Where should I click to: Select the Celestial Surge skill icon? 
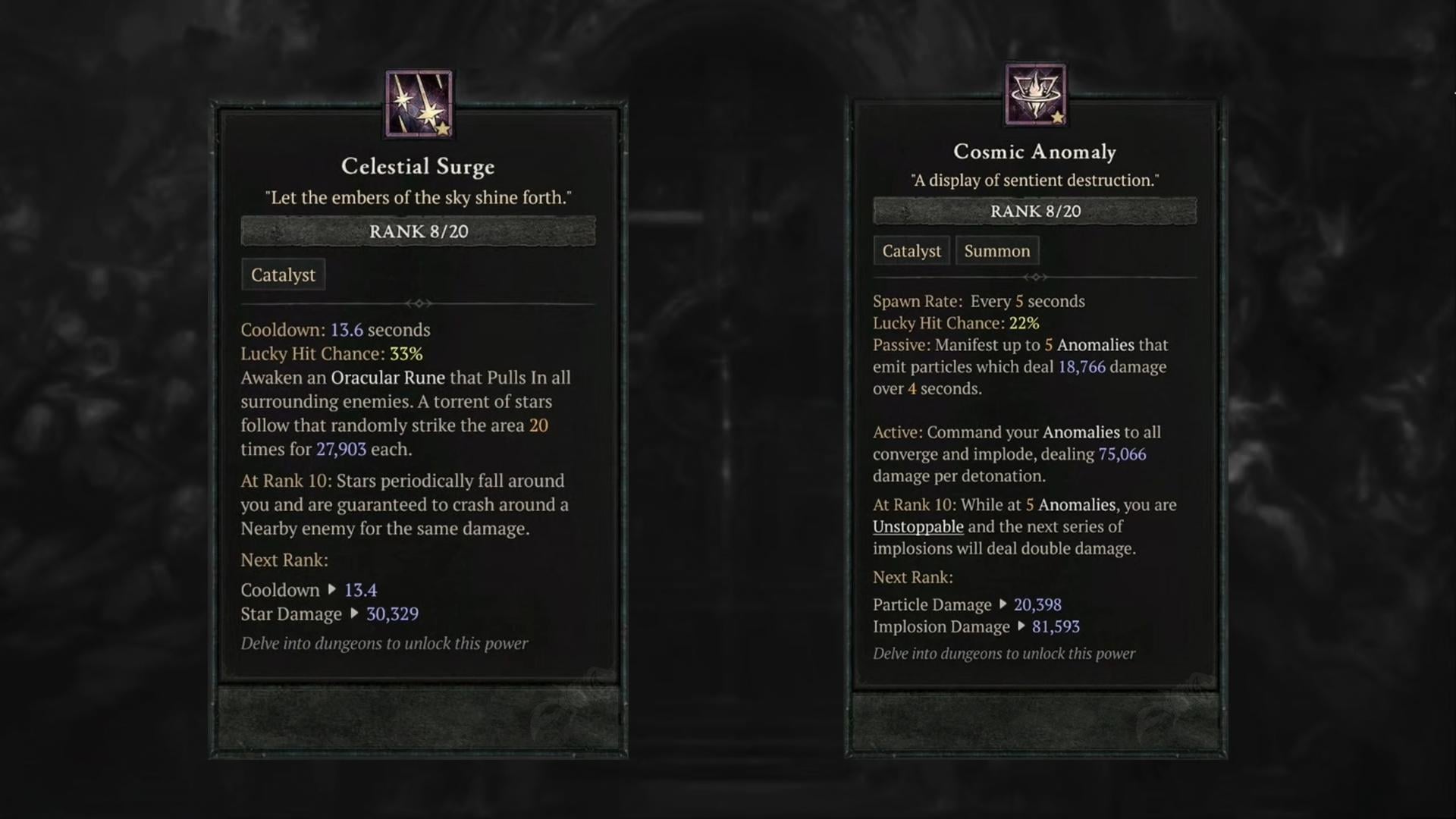point(418,103)
